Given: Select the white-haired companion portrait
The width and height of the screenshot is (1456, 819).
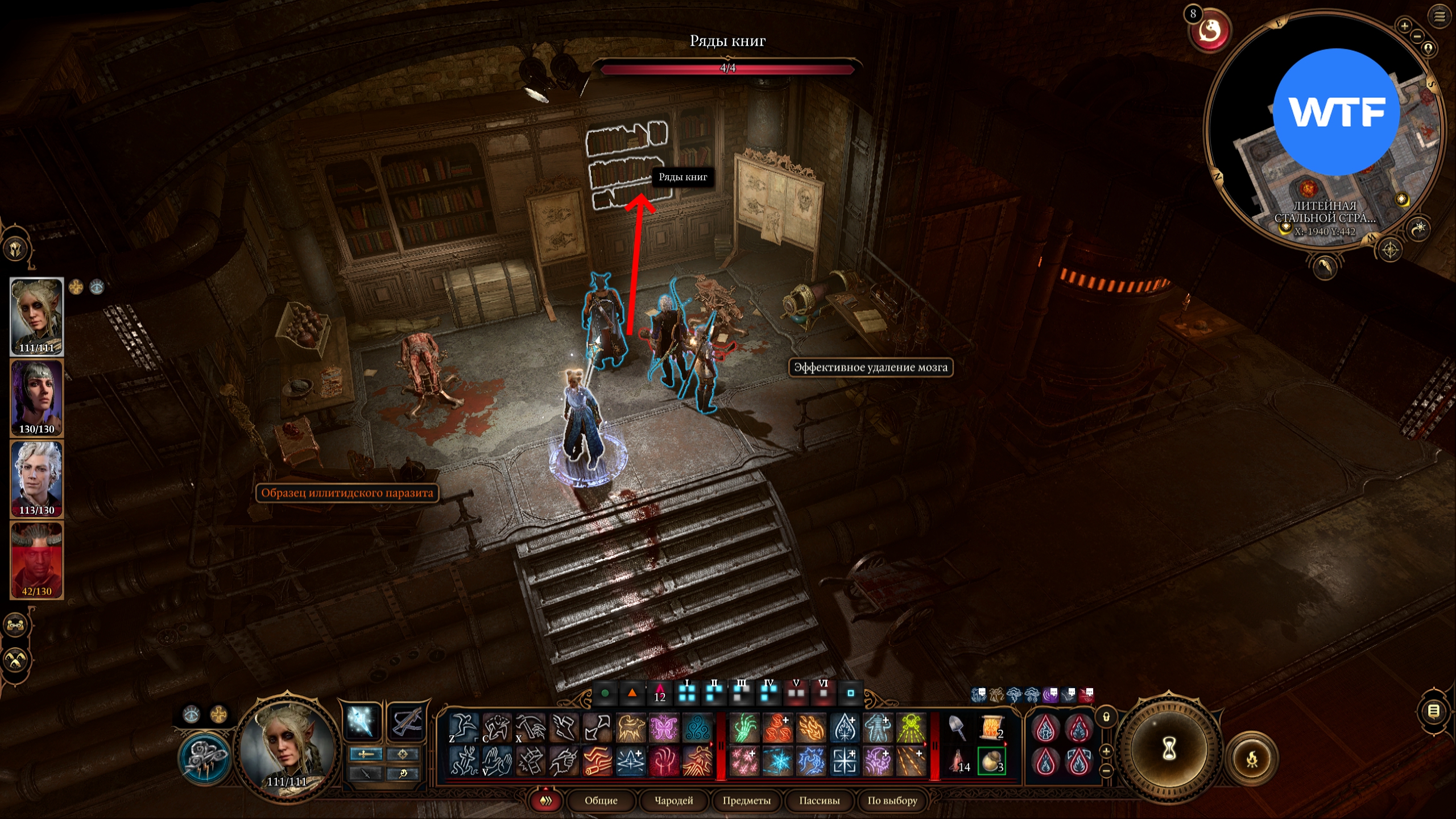Looking at the screenshot, I should click(37, 479).
